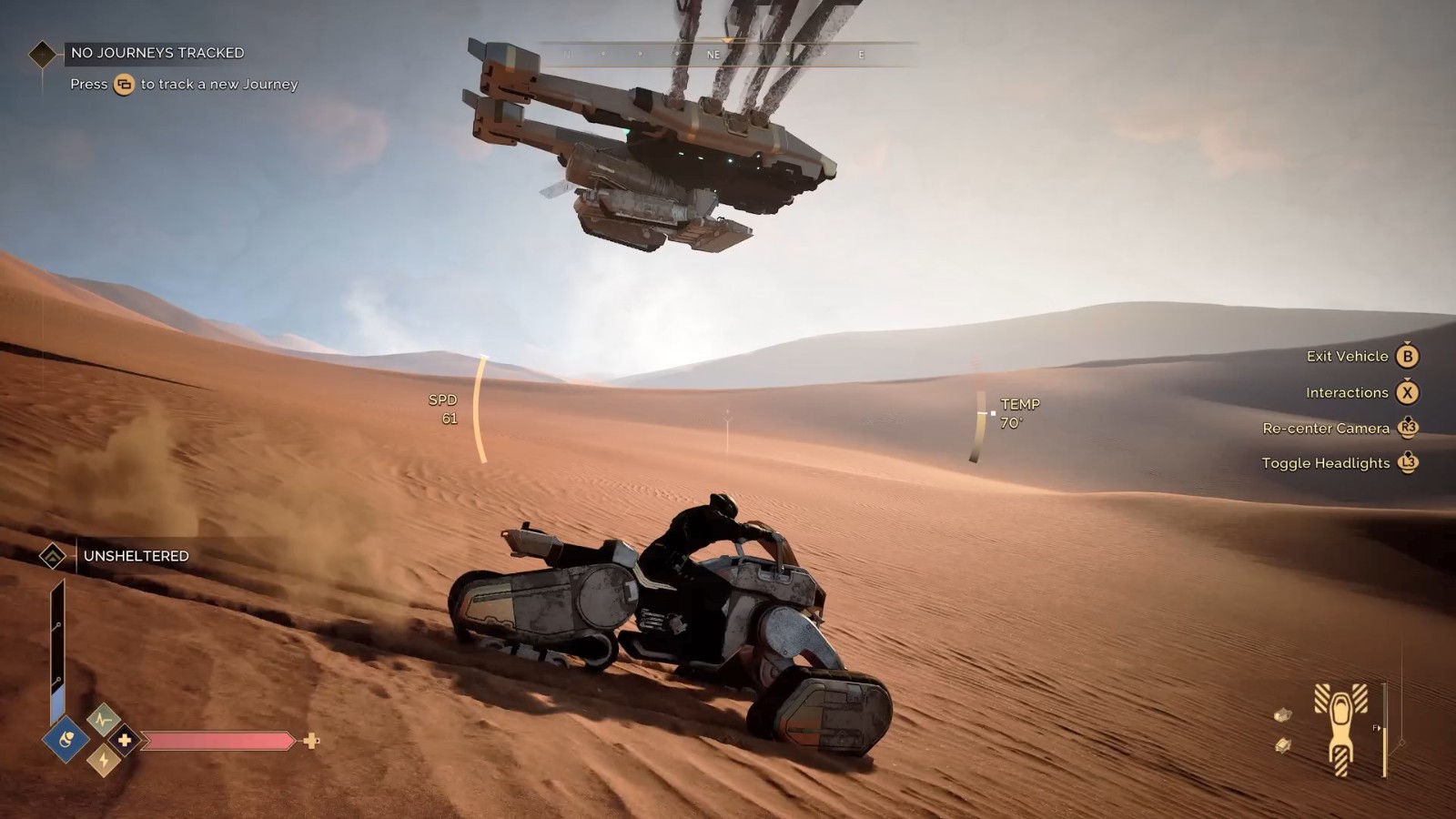This screenshot has width=1456, height=819.
Task: Select the lower vehicle module icon
Action: click(1283, 746)
